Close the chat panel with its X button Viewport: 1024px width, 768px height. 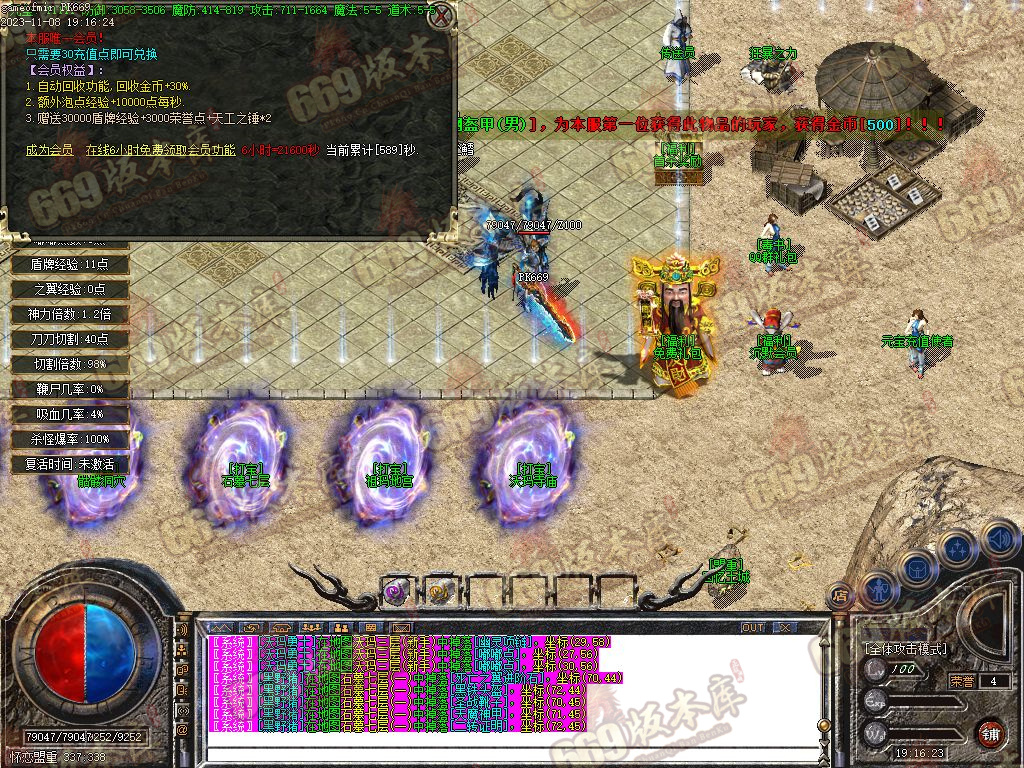click(788, 628)
